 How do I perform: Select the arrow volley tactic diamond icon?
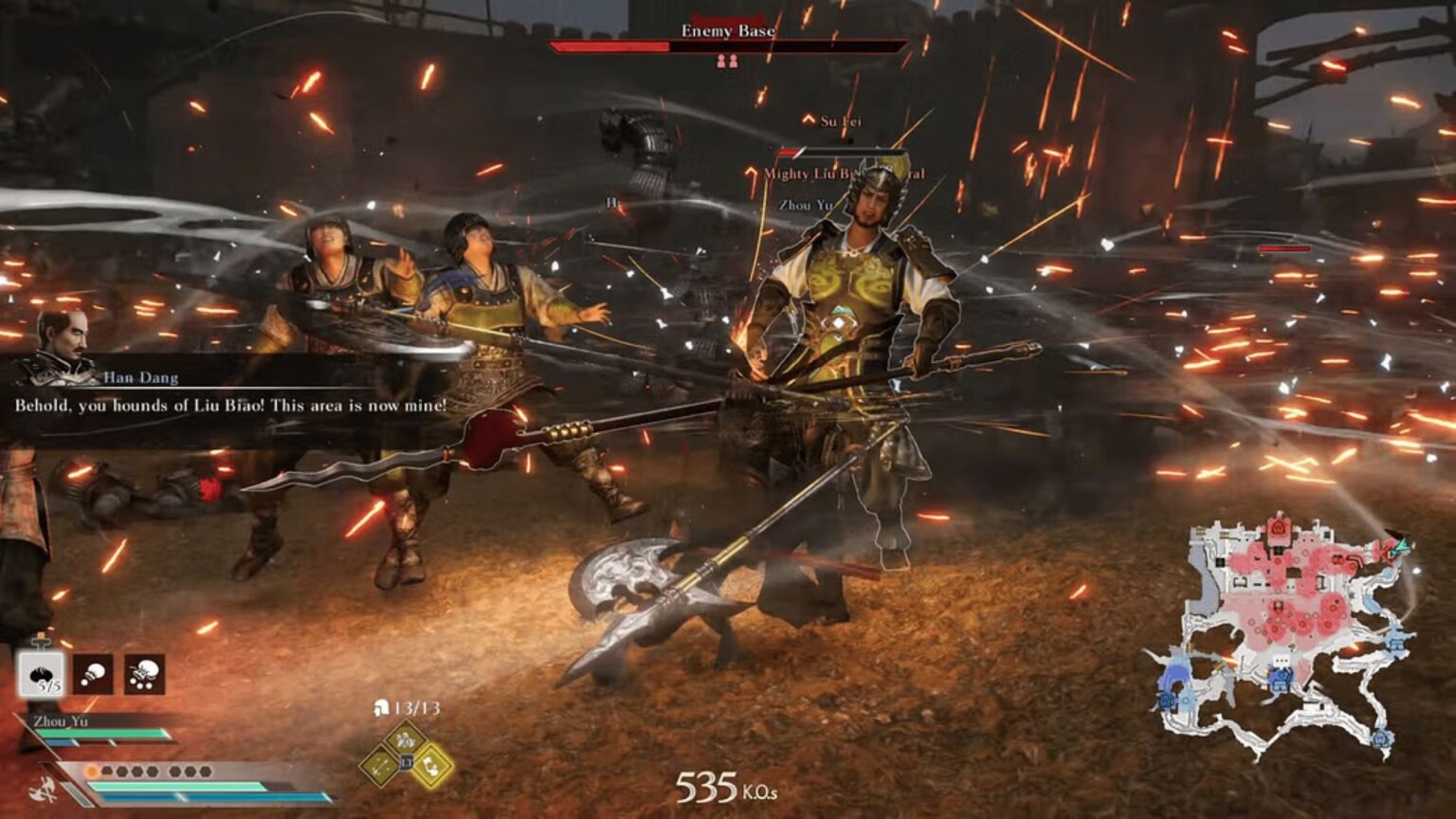pos(378,762)
